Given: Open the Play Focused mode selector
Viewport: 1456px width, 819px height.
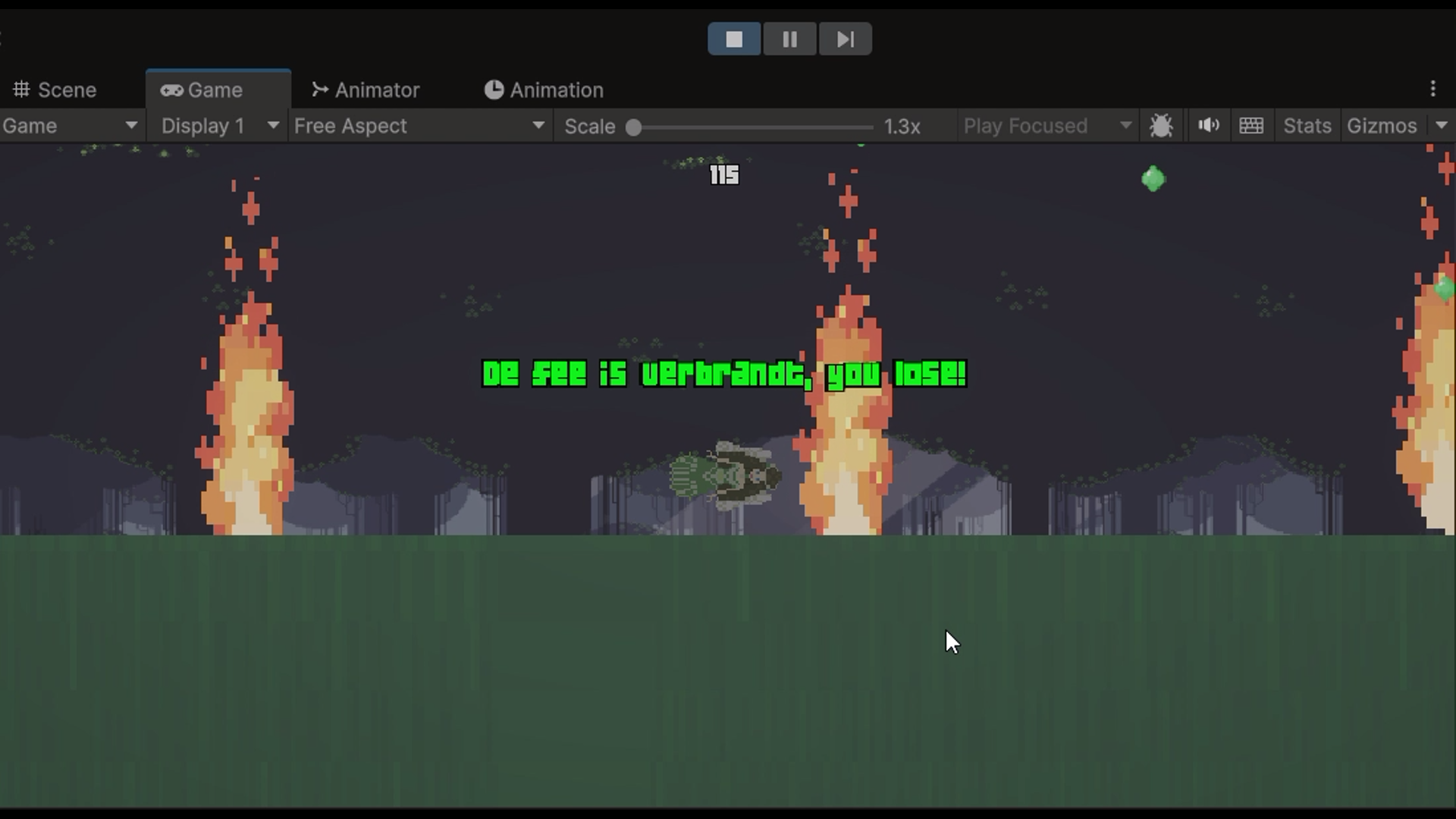Looking at the screenshot, I should click(x=1046, y=126).
